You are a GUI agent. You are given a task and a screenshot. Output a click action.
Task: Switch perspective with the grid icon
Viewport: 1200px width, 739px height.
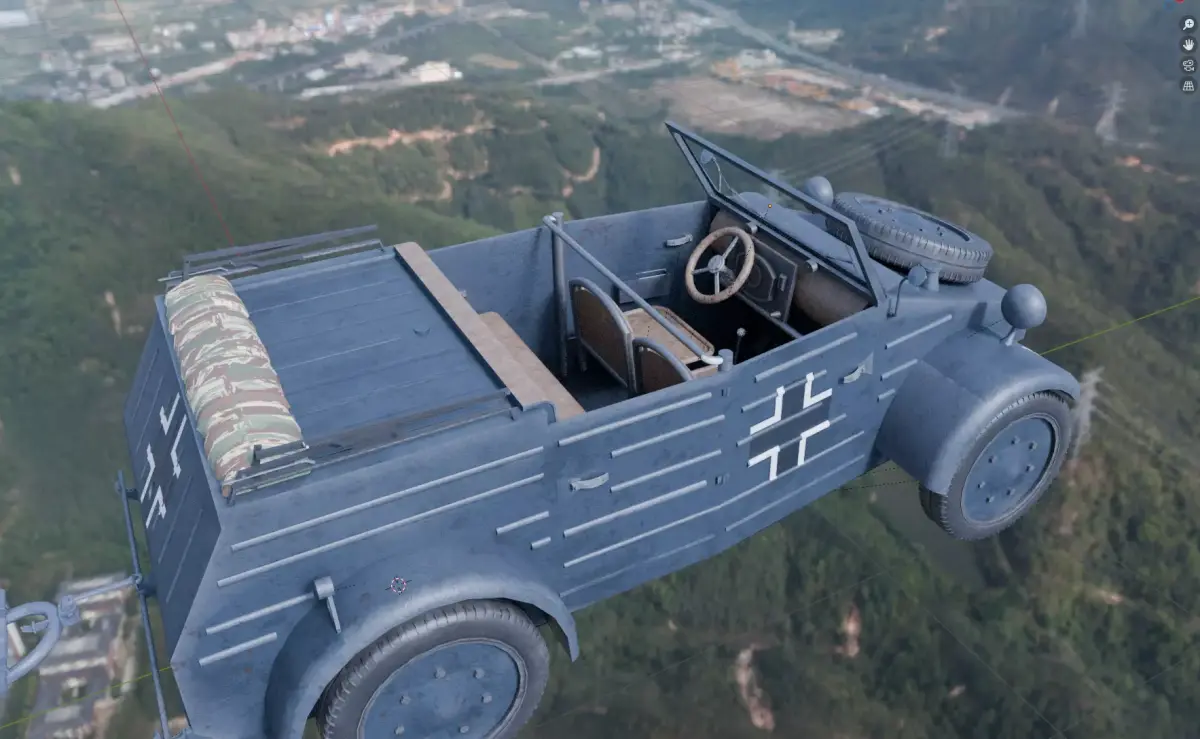[1188, 87]
